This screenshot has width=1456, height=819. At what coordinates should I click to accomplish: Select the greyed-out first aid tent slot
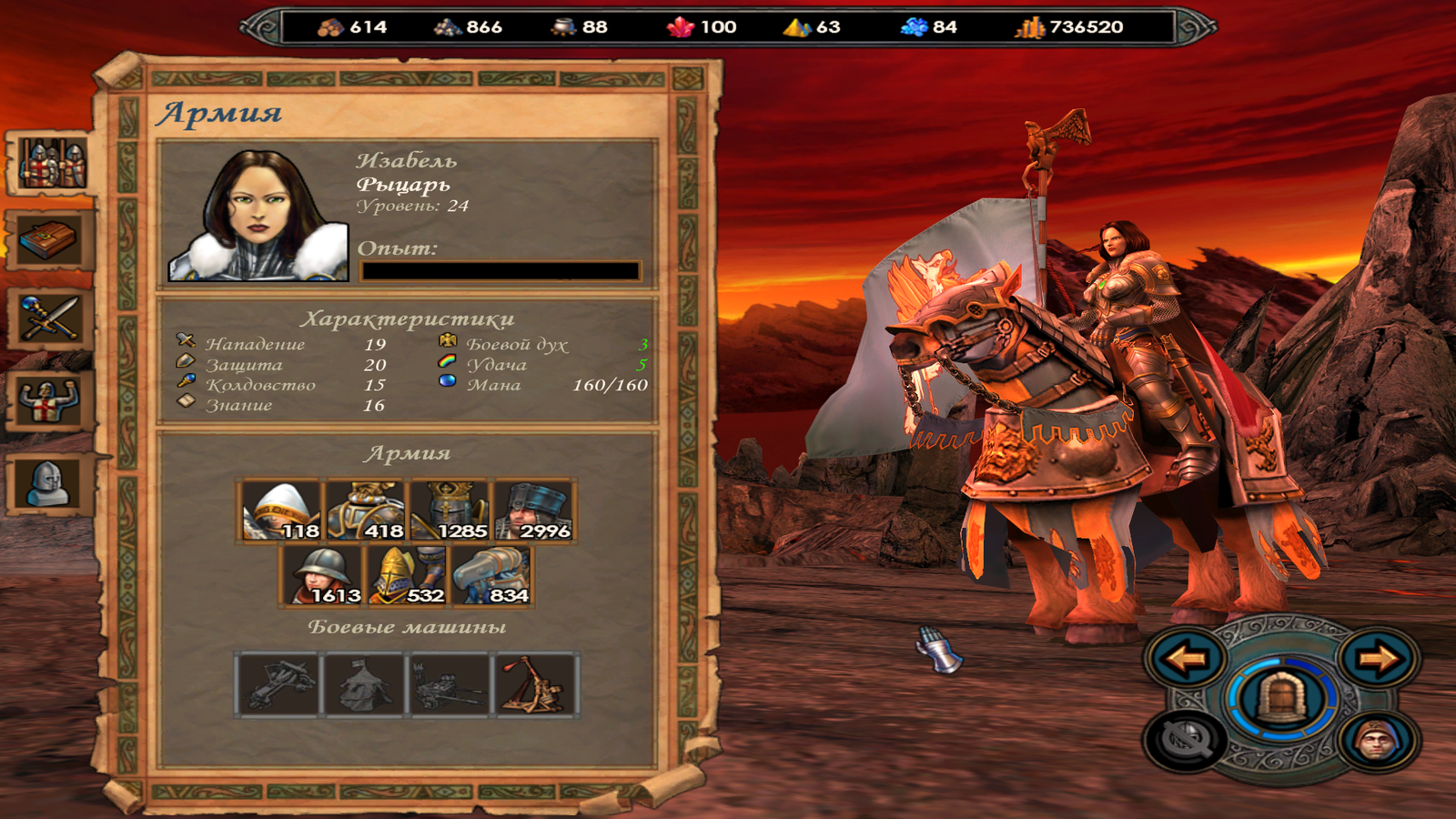pyautogui.click(x=365, y=685)
